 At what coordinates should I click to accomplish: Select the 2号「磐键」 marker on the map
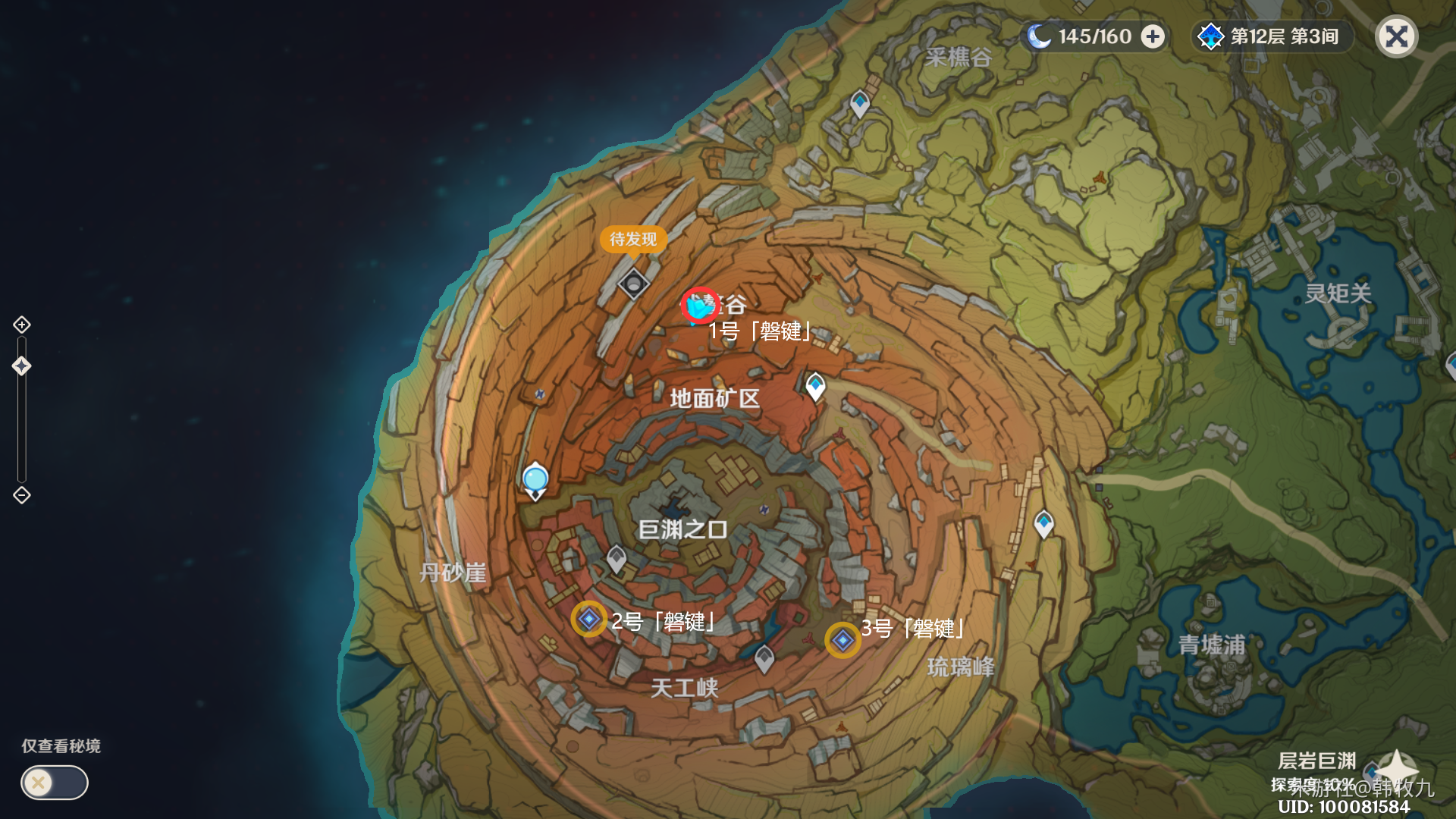pos(588,620)
